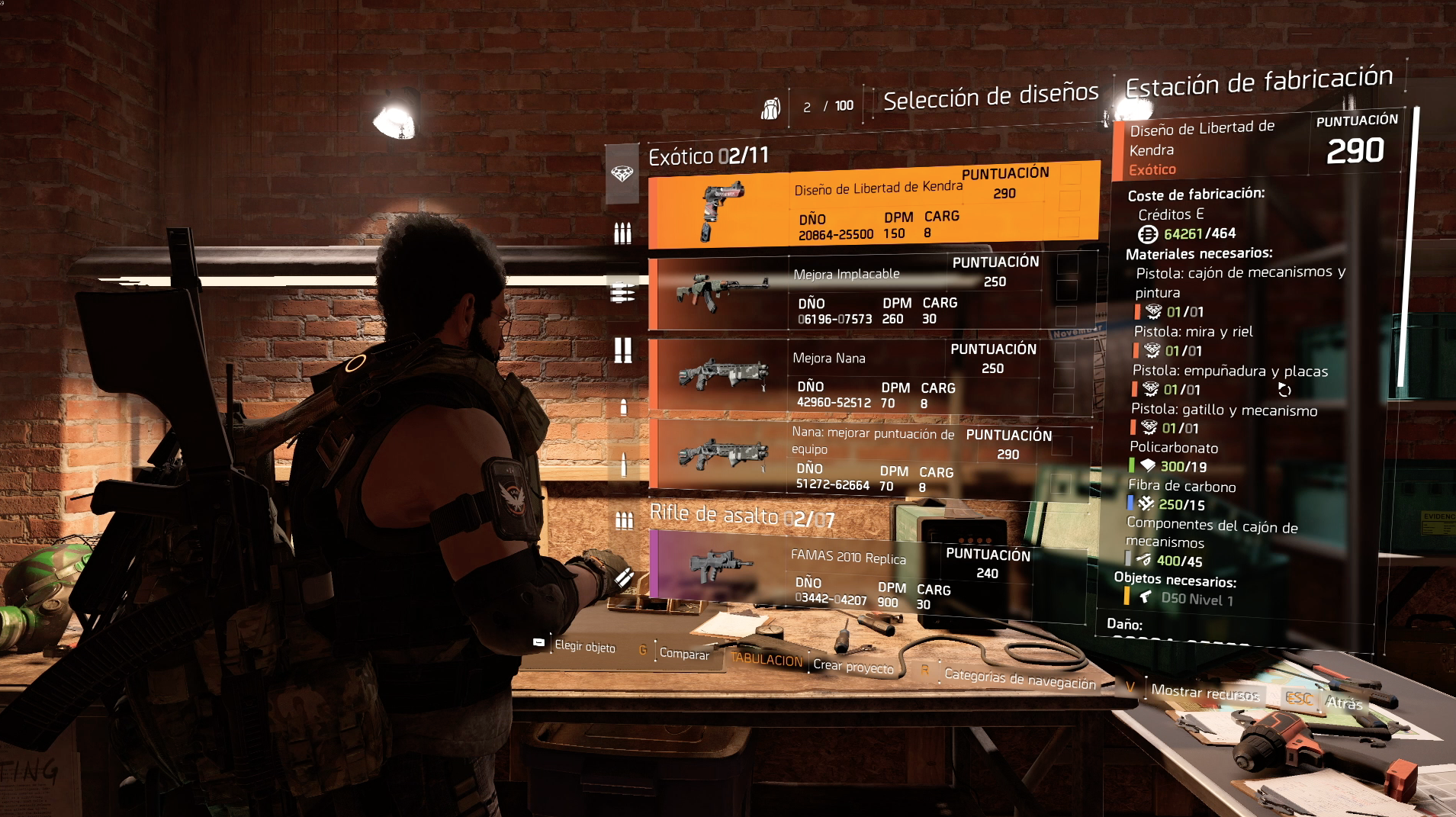Open the Exótico diamond category icon
1456x817 pixels.
tap(622, 174)
